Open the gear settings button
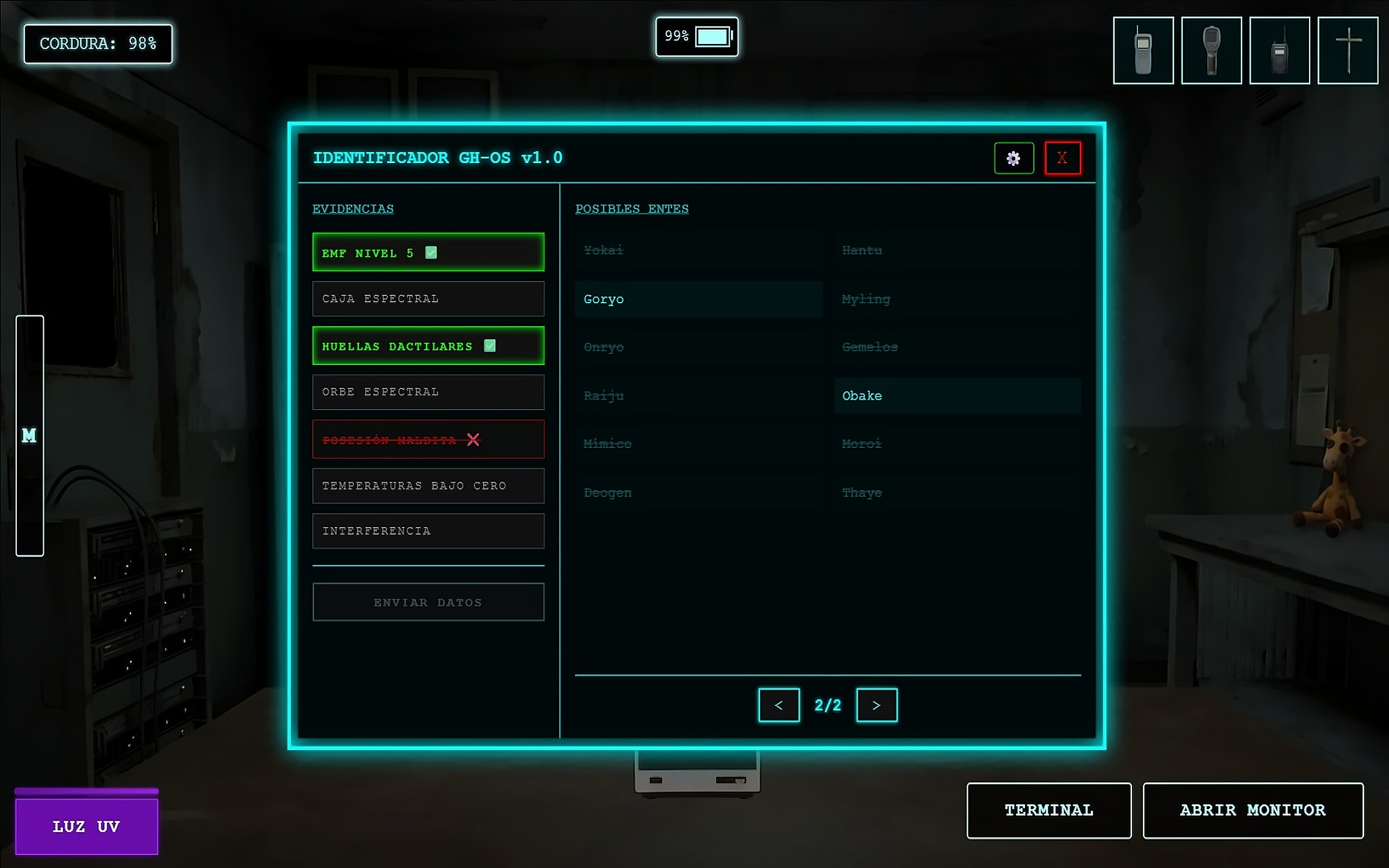1389x868 pixels. tap(1013, 158)
